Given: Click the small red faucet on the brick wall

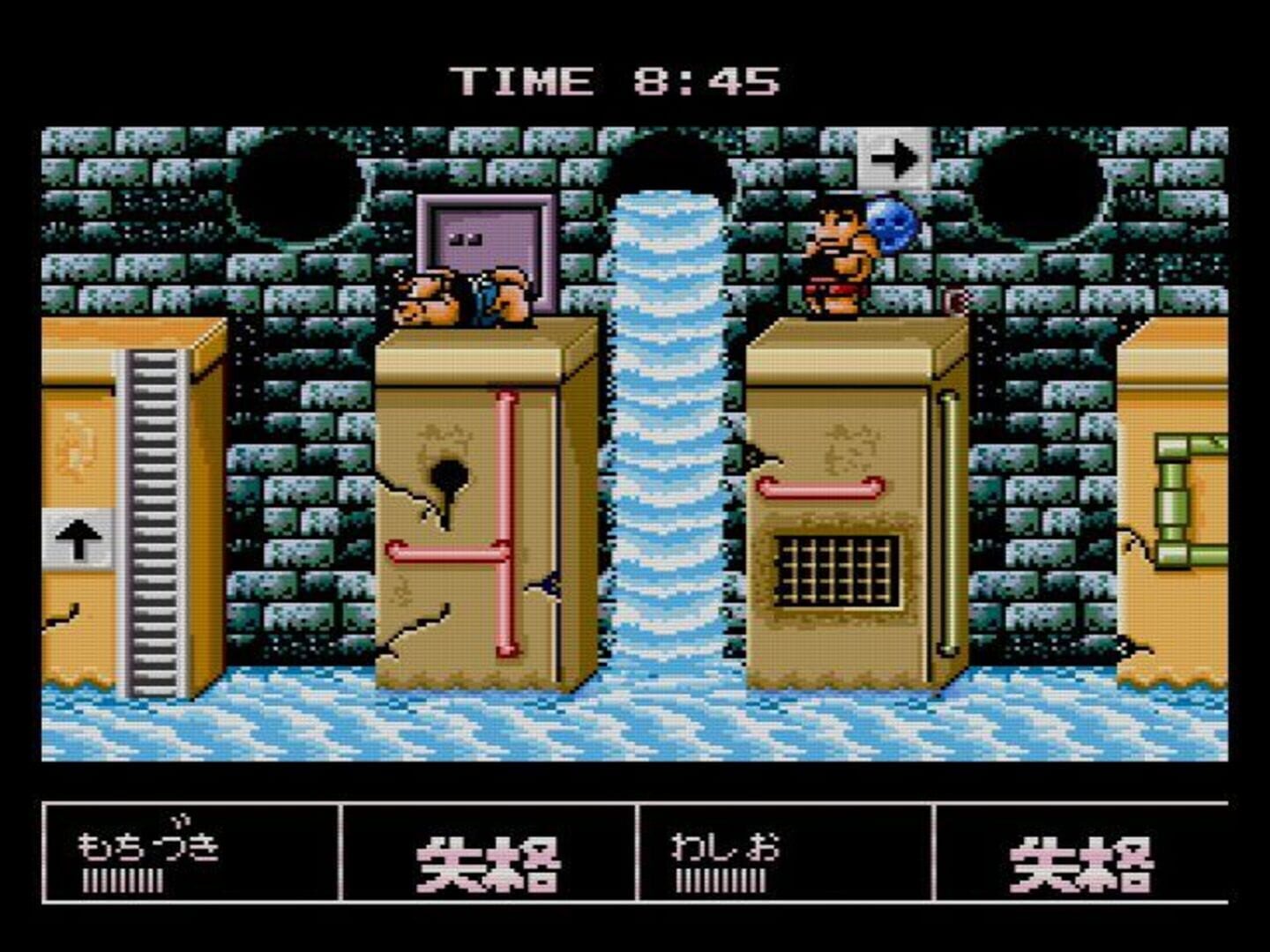Looking at the screenshot, I should point(954,298).
